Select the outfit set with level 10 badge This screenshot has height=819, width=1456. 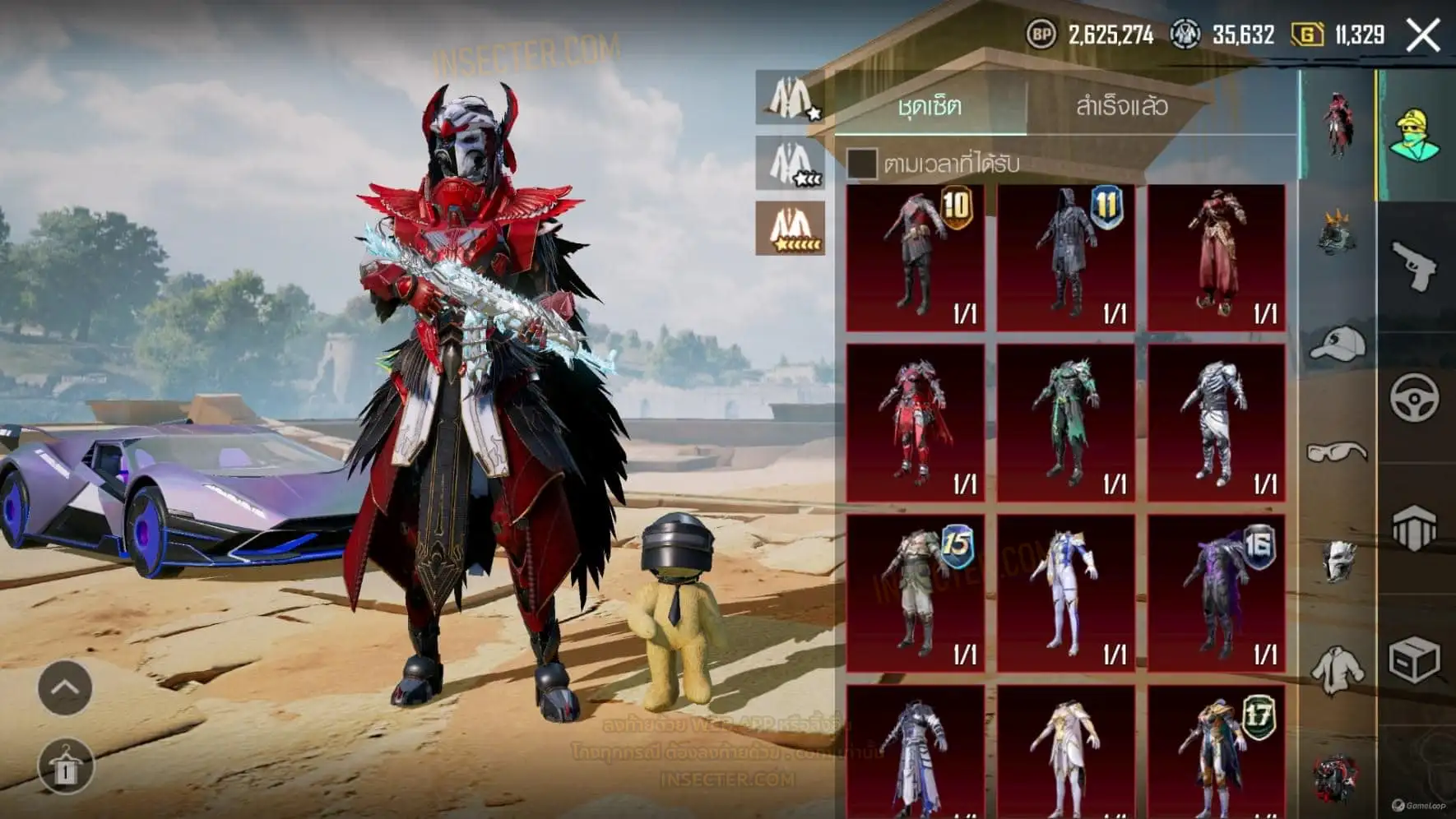[x=916, y=257]
